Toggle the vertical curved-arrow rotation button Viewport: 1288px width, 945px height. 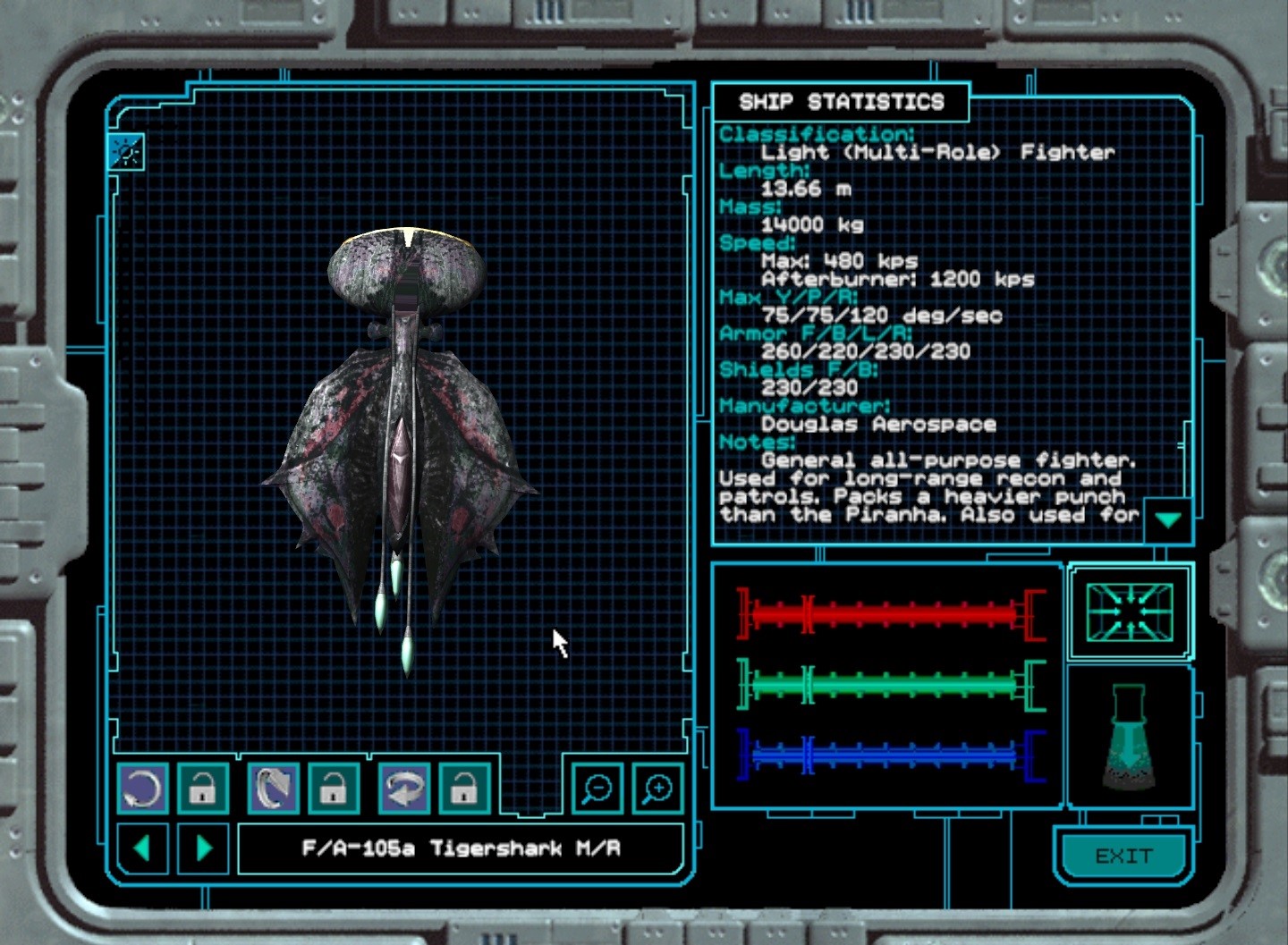tap(273, 789)
